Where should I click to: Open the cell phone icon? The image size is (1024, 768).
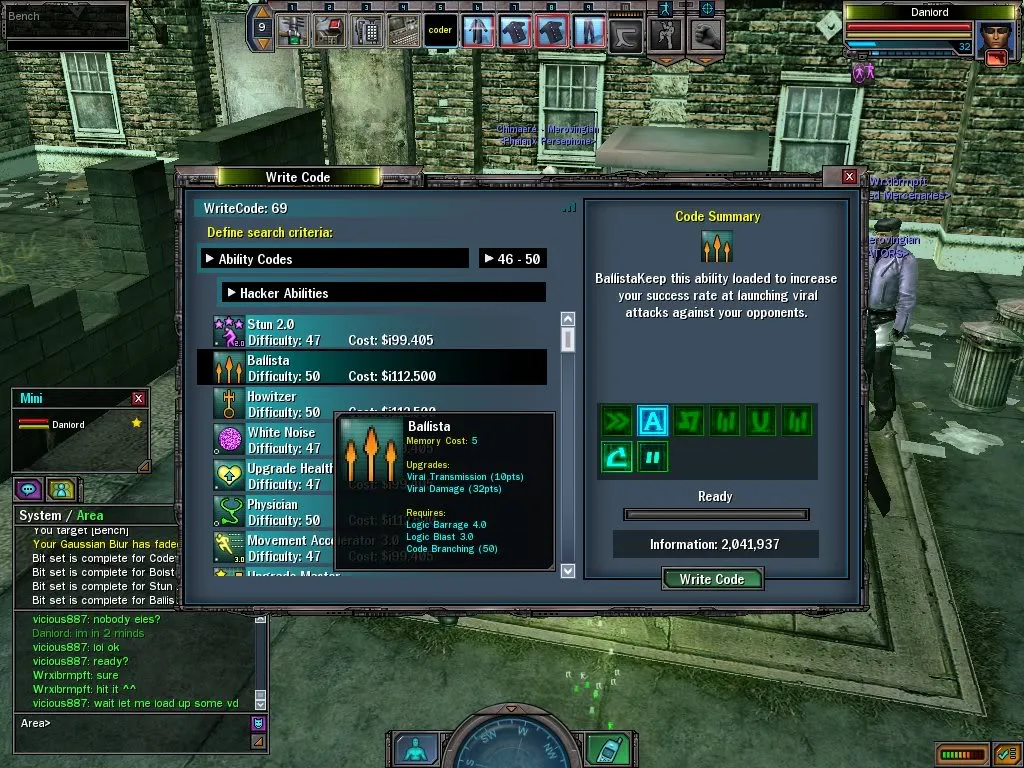[603, 750]
